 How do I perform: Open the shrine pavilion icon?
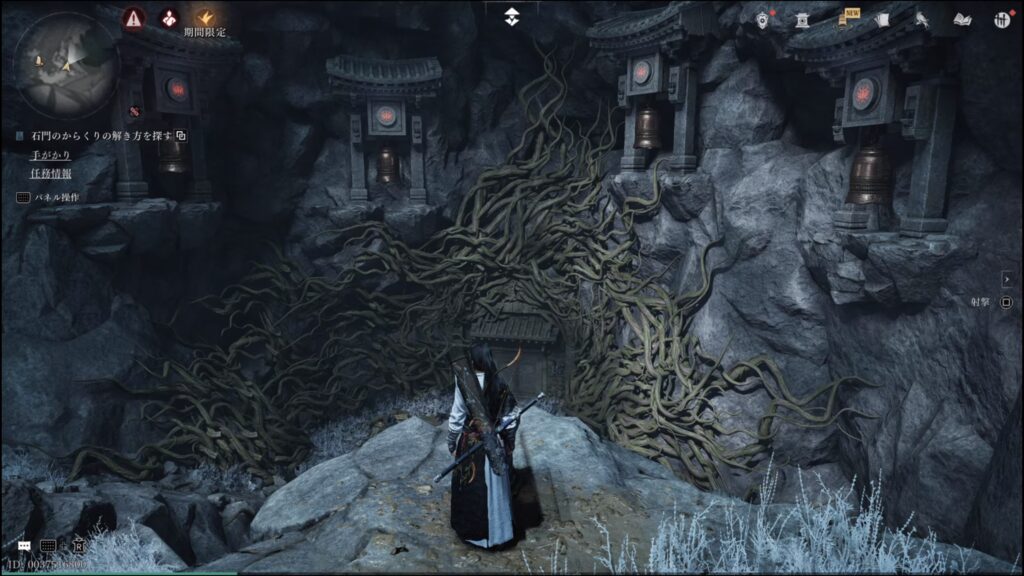click(801, 19)
